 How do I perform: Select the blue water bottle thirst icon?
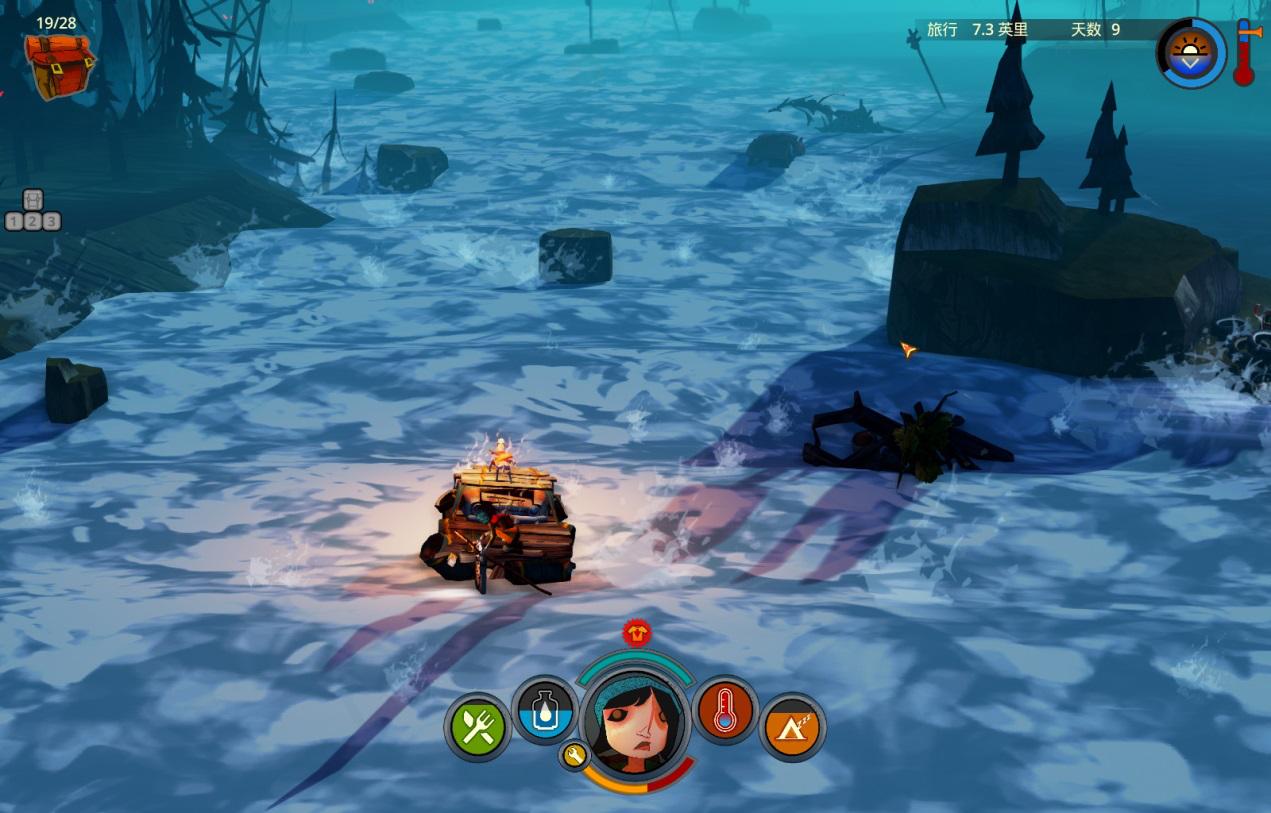click(545, 712)
